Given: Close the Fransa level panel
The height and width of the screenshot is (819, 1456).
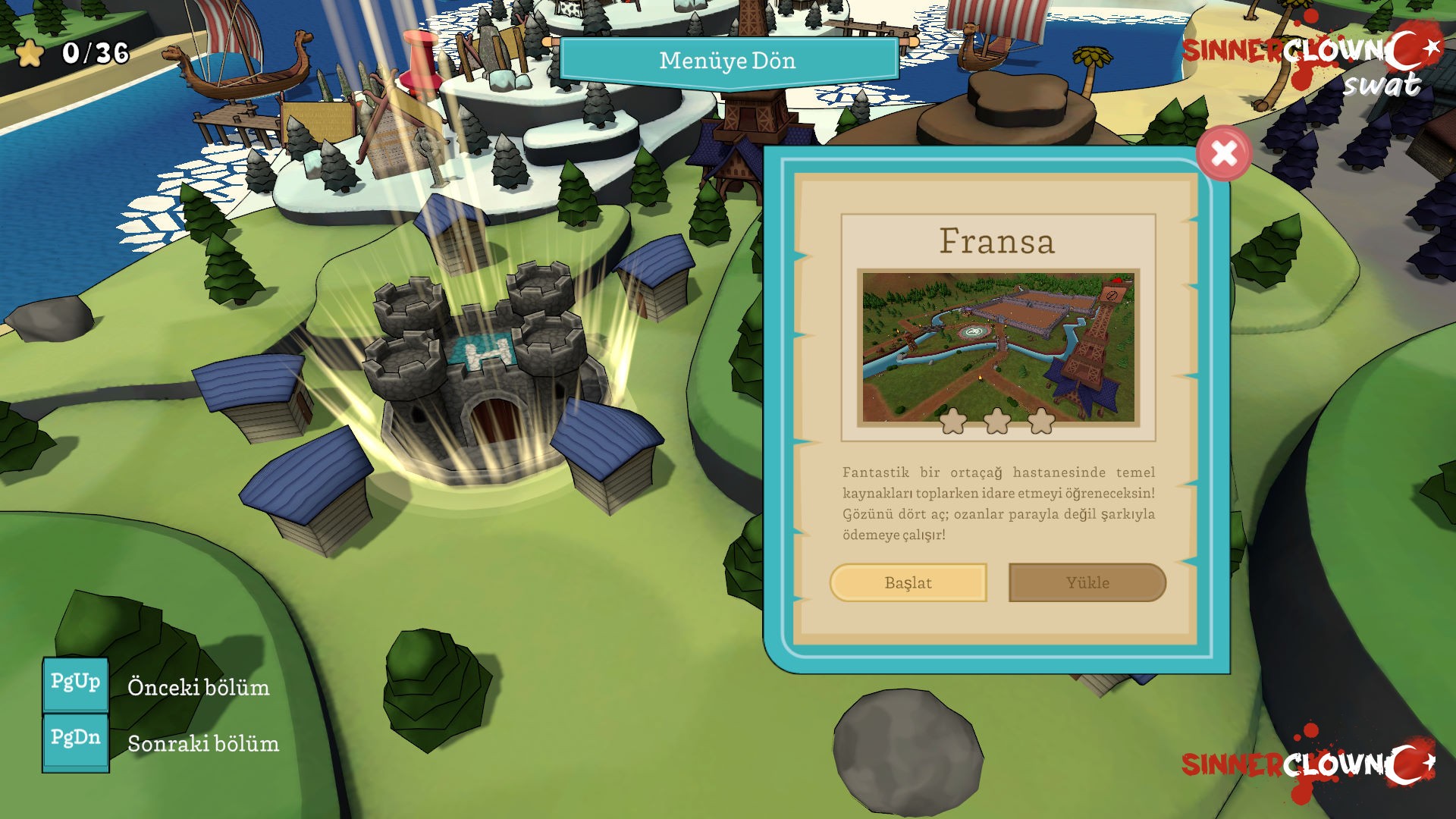Looking at the screenshot, I should [1223, 154].
